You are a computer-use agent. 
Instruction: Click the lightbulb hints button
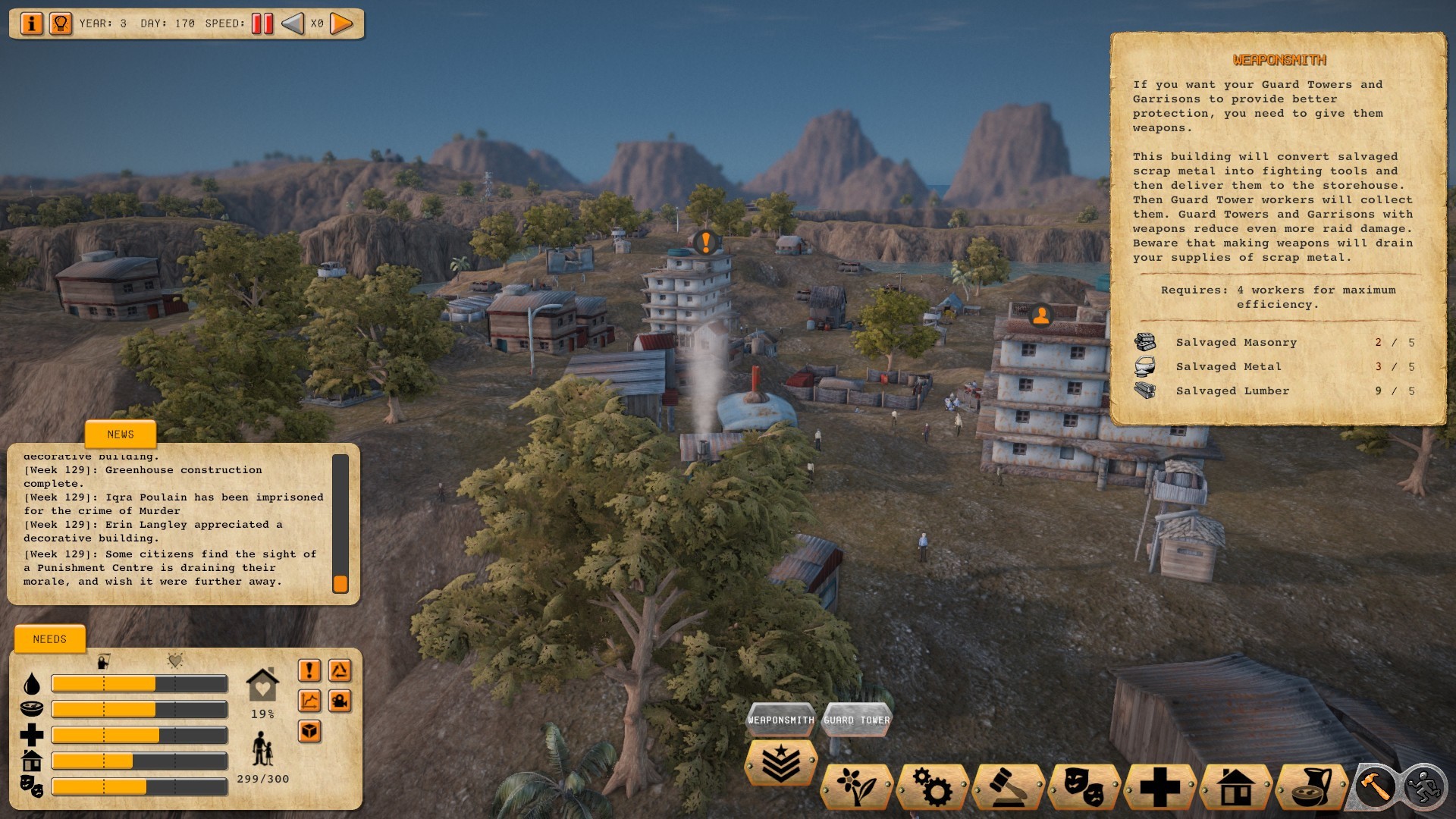[x=60, y=24]
